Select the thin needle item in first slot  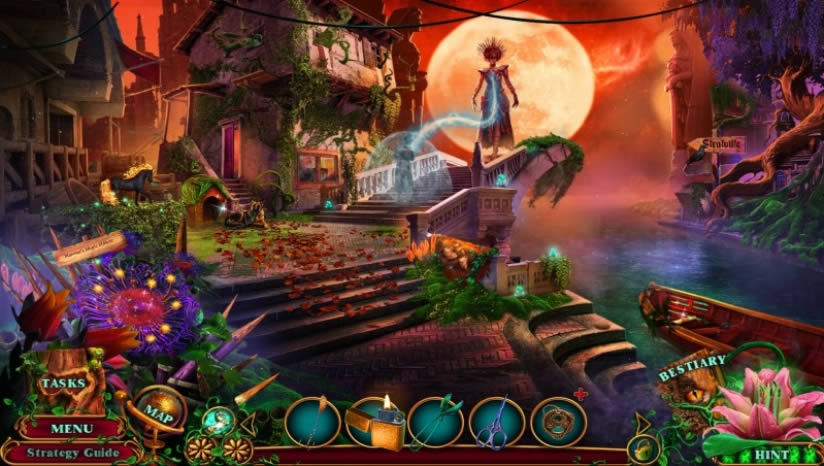click(x=313, y=422)
